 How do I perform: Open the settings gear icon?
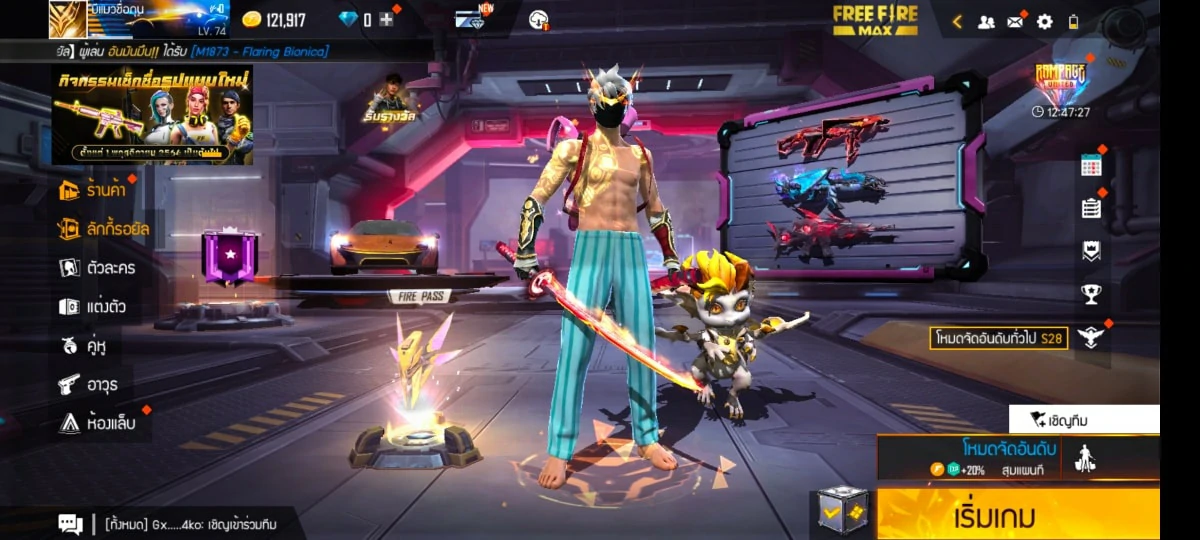(1044, 21)
